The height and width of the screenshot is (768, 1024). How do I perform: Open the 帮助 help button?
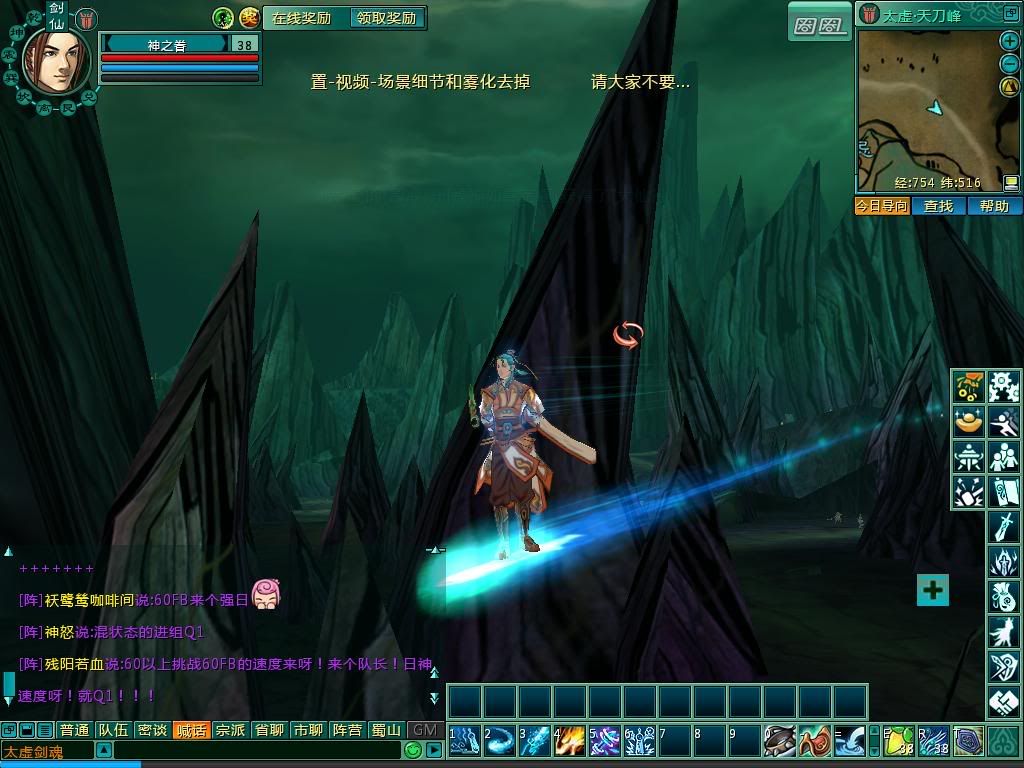pos(994,206)
